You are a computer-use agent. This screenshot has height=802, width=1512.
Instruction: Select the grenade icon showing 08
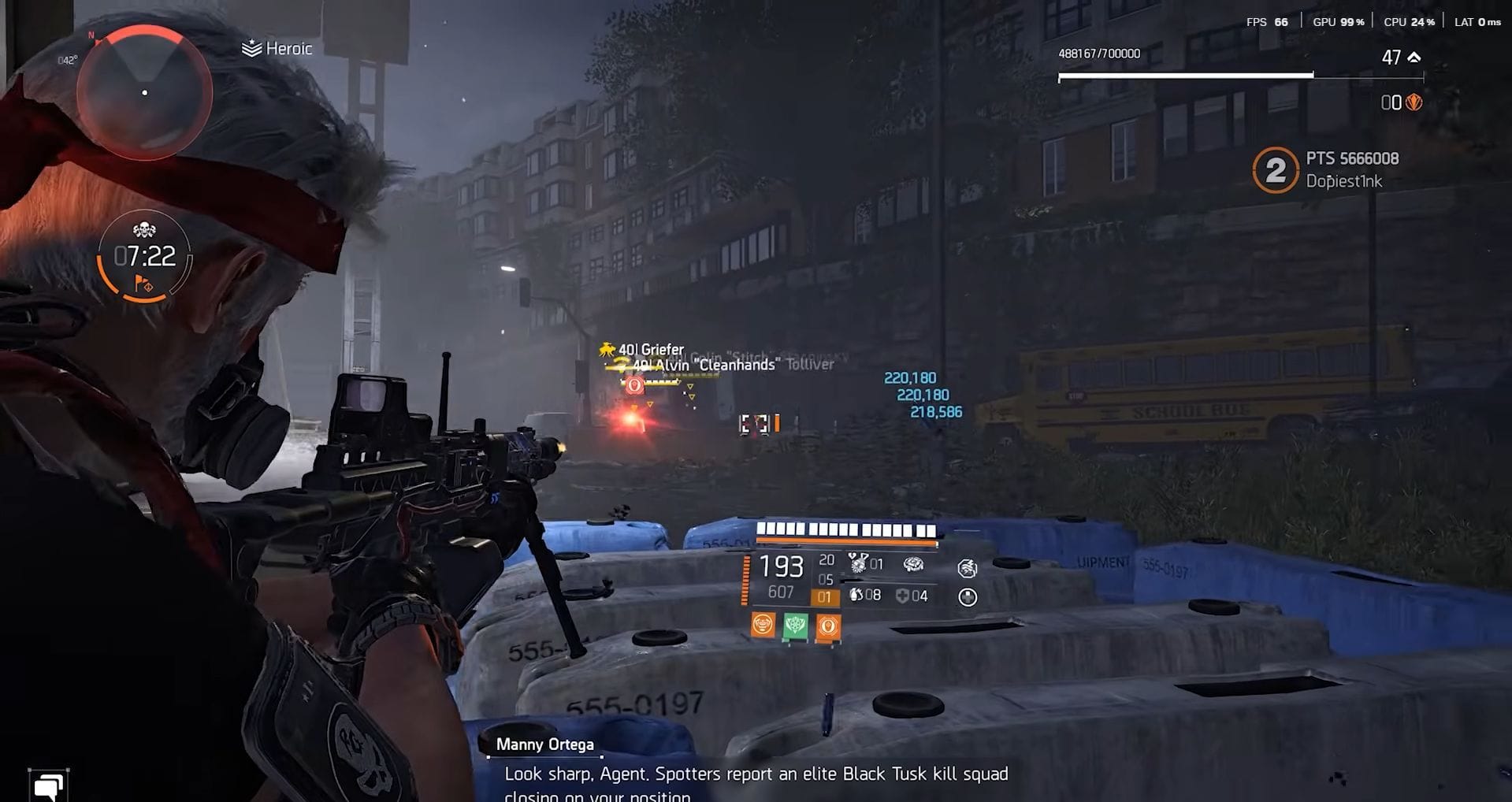point(857,596)
